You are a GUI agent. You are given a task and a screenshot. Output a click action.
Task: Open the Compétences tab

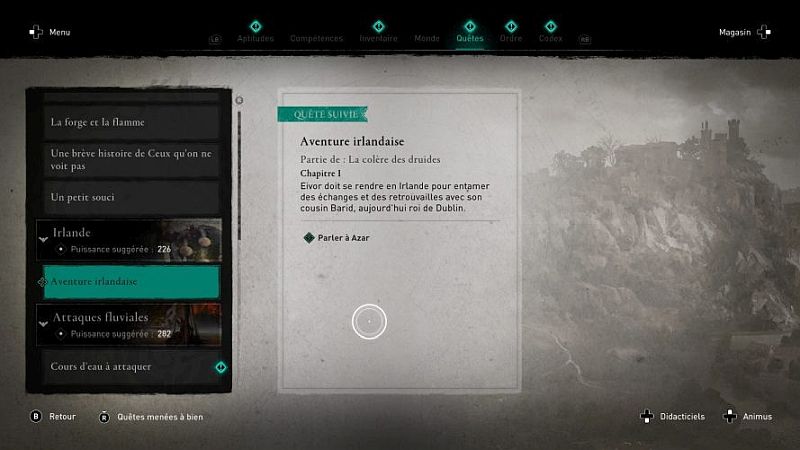point(316,38)
